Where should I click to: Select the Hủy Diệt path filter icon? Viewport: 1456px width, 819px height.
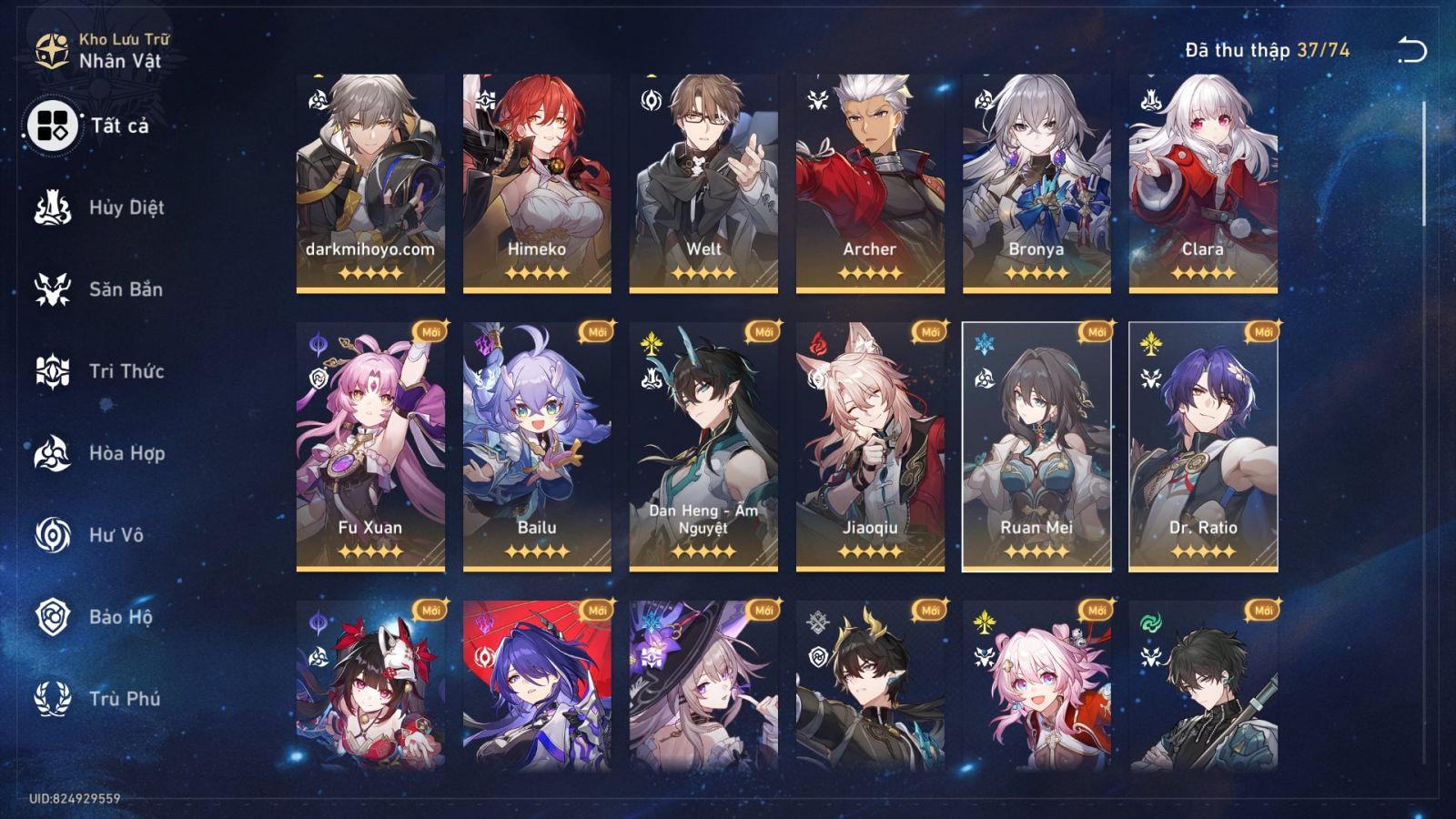pyautogui.click(x=52, y=207)
